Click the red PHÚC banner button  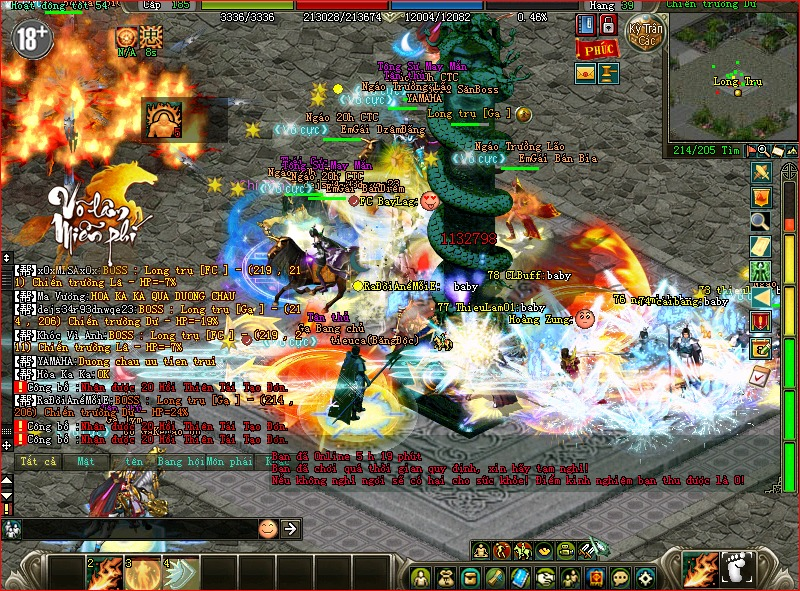point(596,49)
